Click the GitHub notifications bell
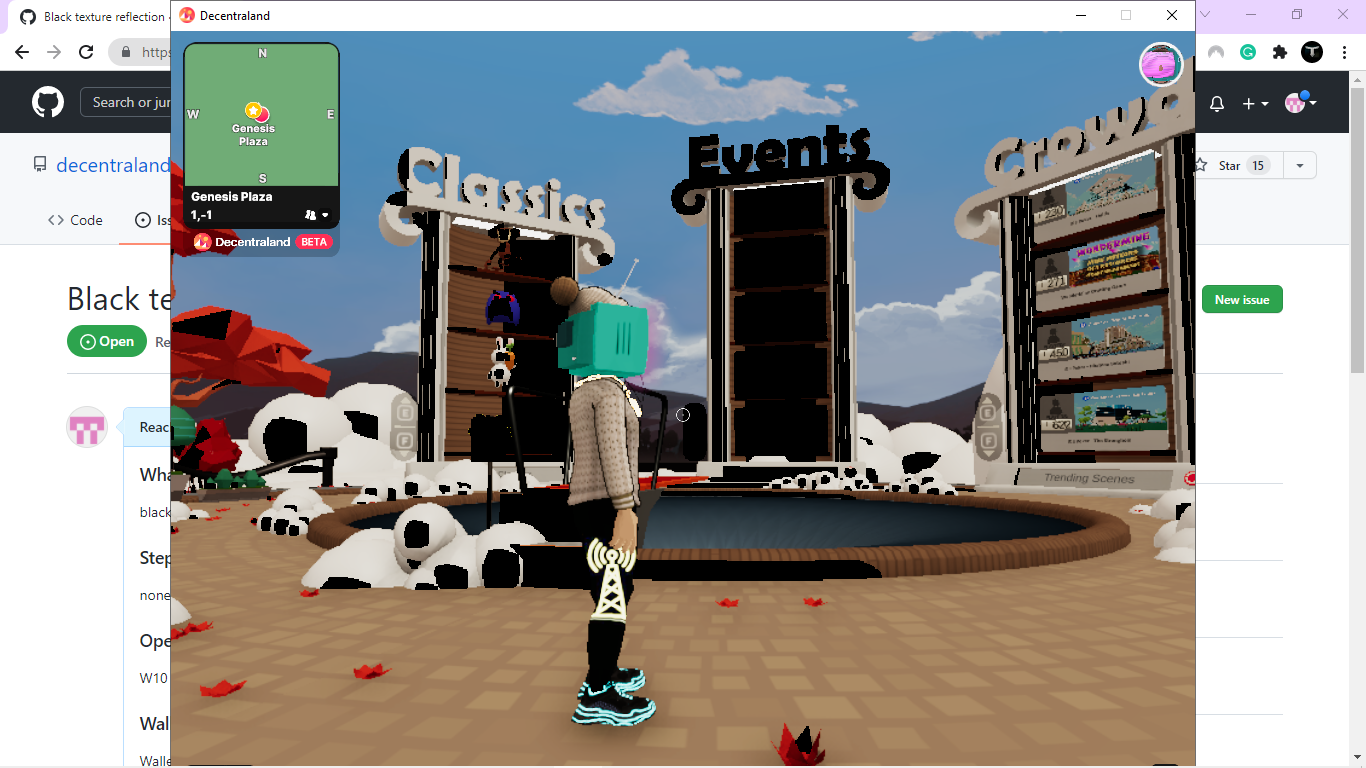The width and height of the screenshot is (1366, 768). tap(1216, 102)
